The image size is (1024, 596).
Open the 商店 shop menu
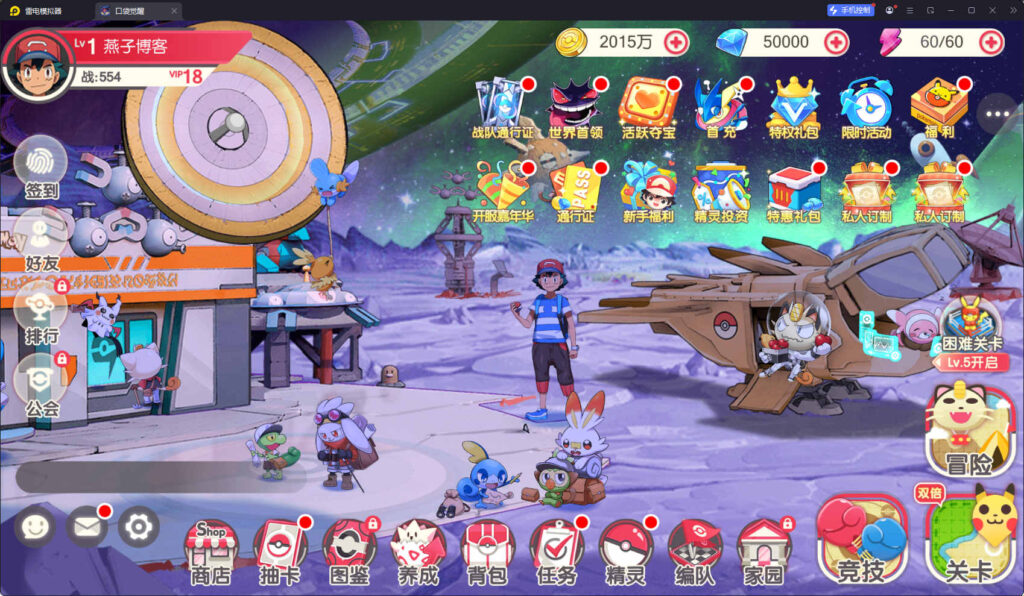click(211, 550)
